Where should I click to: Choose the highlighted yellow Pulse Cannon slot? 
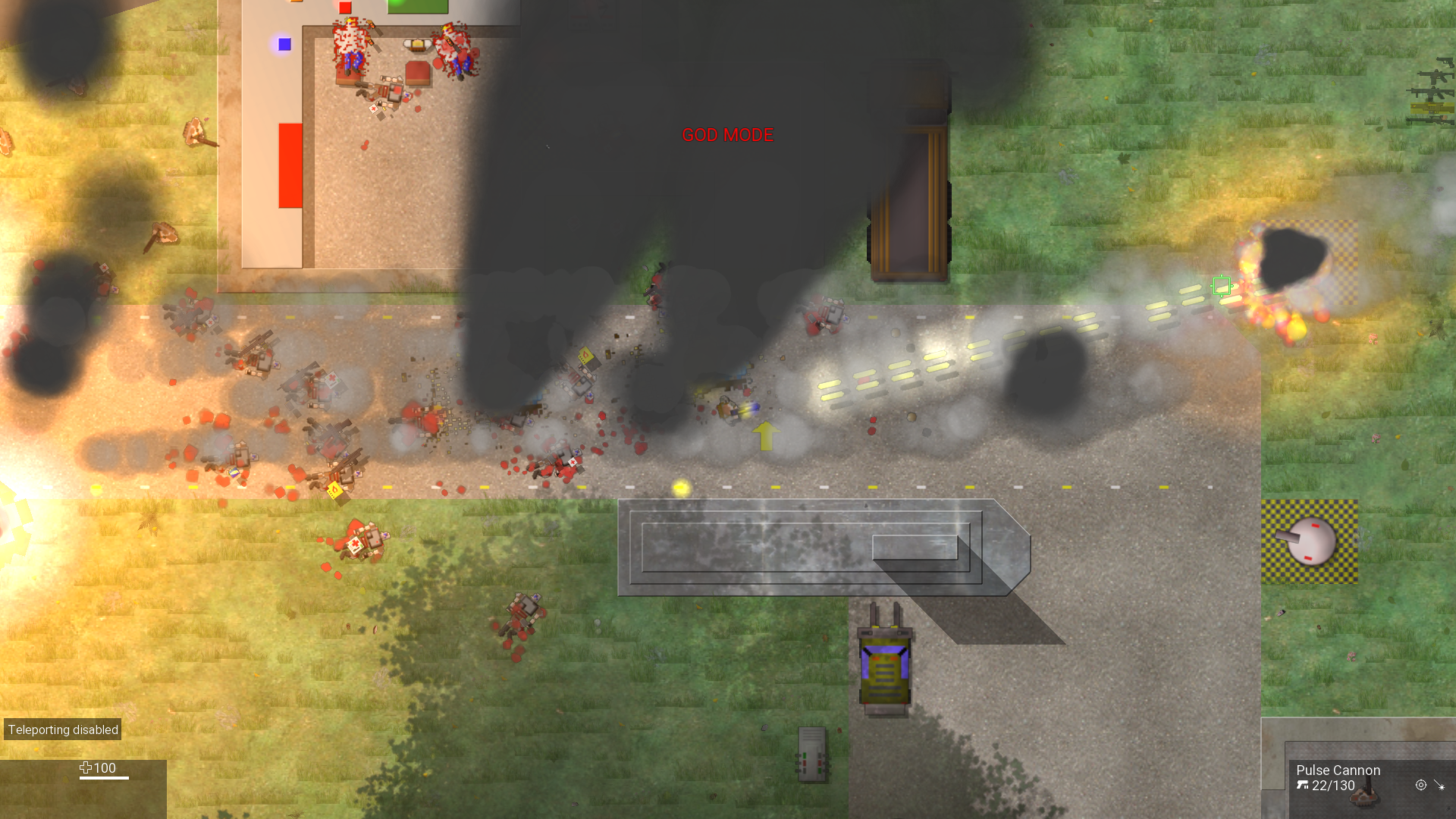[1432, 108]
